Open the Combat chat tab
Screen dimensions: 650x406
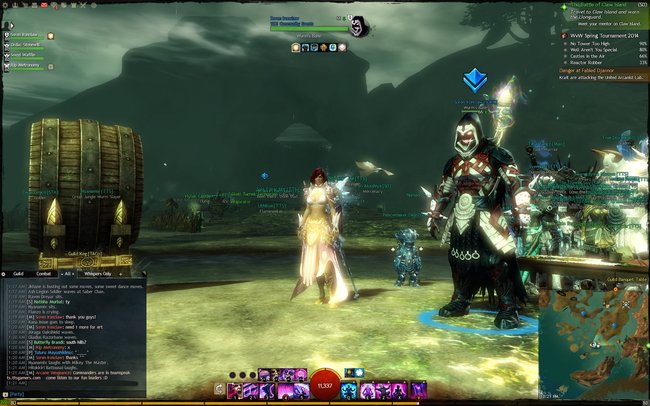[46, 273]
